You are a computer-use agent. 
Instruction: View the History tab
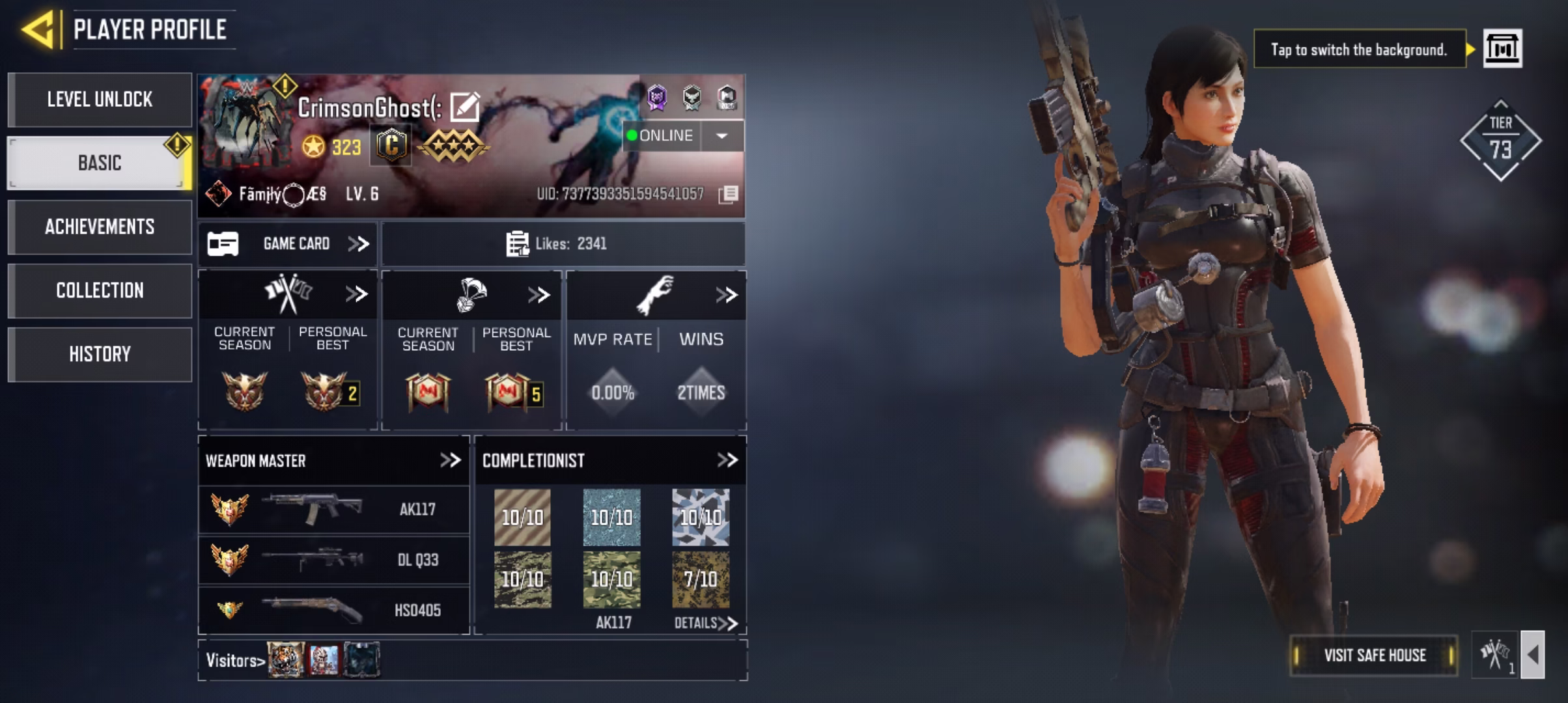[x=100, y=354]
